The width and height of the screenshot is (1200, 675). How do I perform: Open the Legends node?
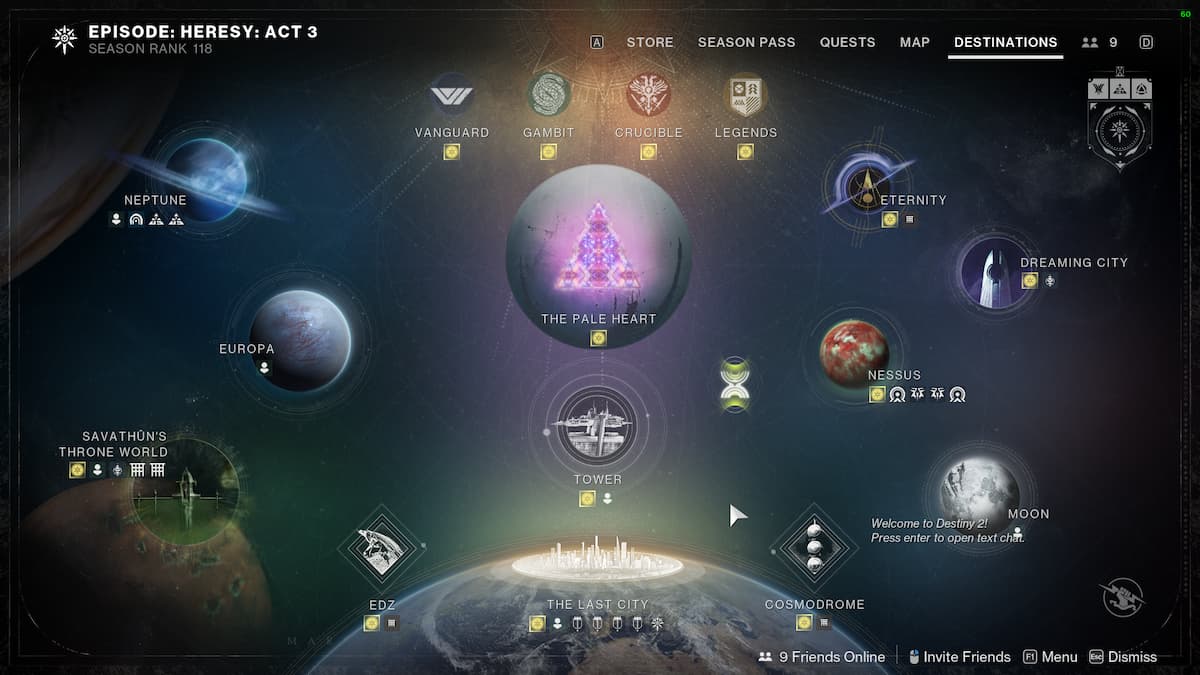745,96
